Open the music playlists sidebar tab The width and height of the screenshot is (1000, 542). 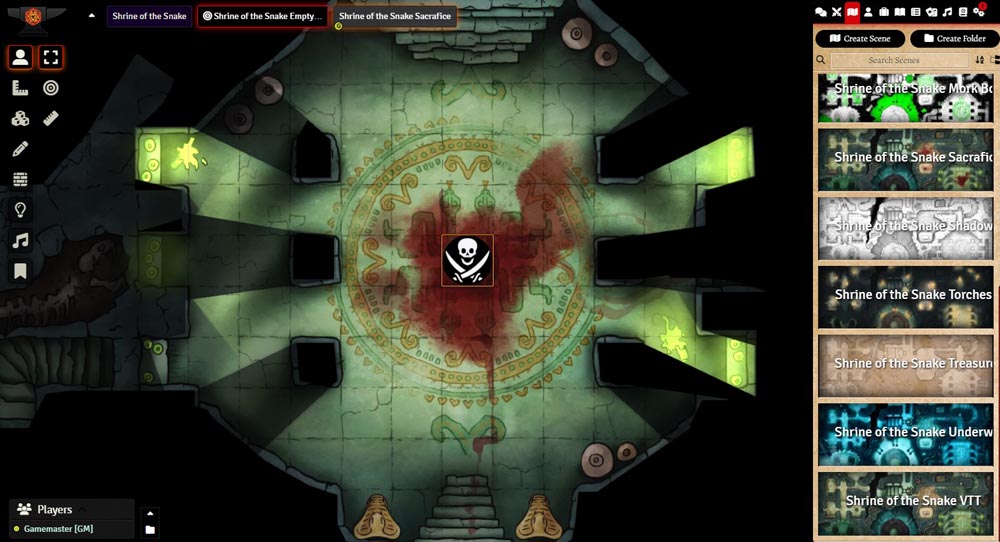pyautogui.click(x=947, y=12)
